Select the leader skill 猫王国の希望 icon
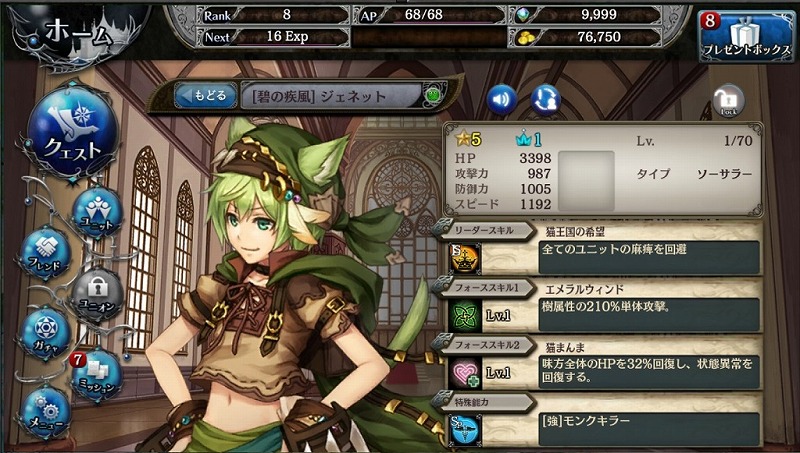 point(465,257)
